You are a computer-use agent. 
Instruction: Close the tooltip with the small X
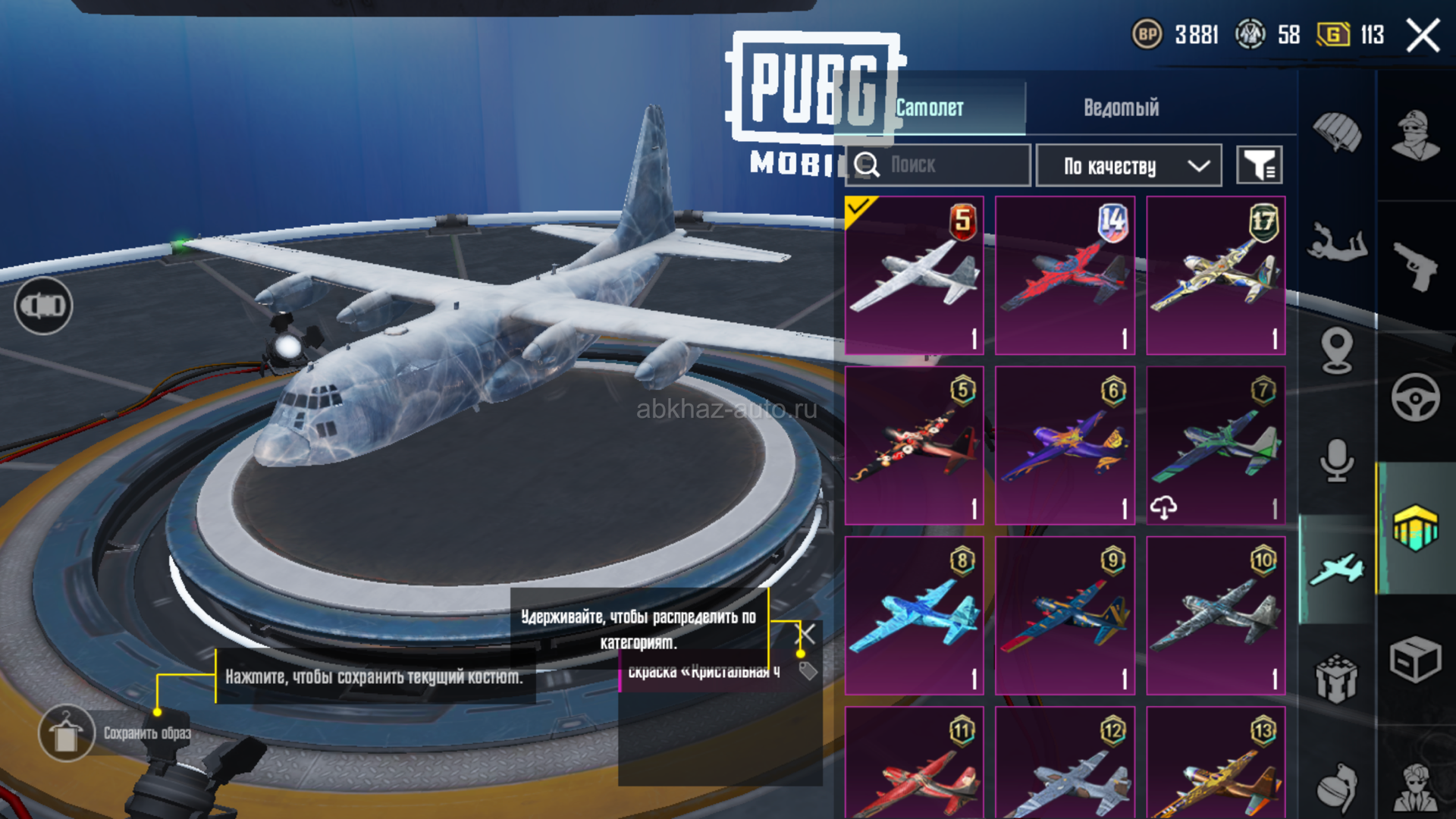coord(807,633)
